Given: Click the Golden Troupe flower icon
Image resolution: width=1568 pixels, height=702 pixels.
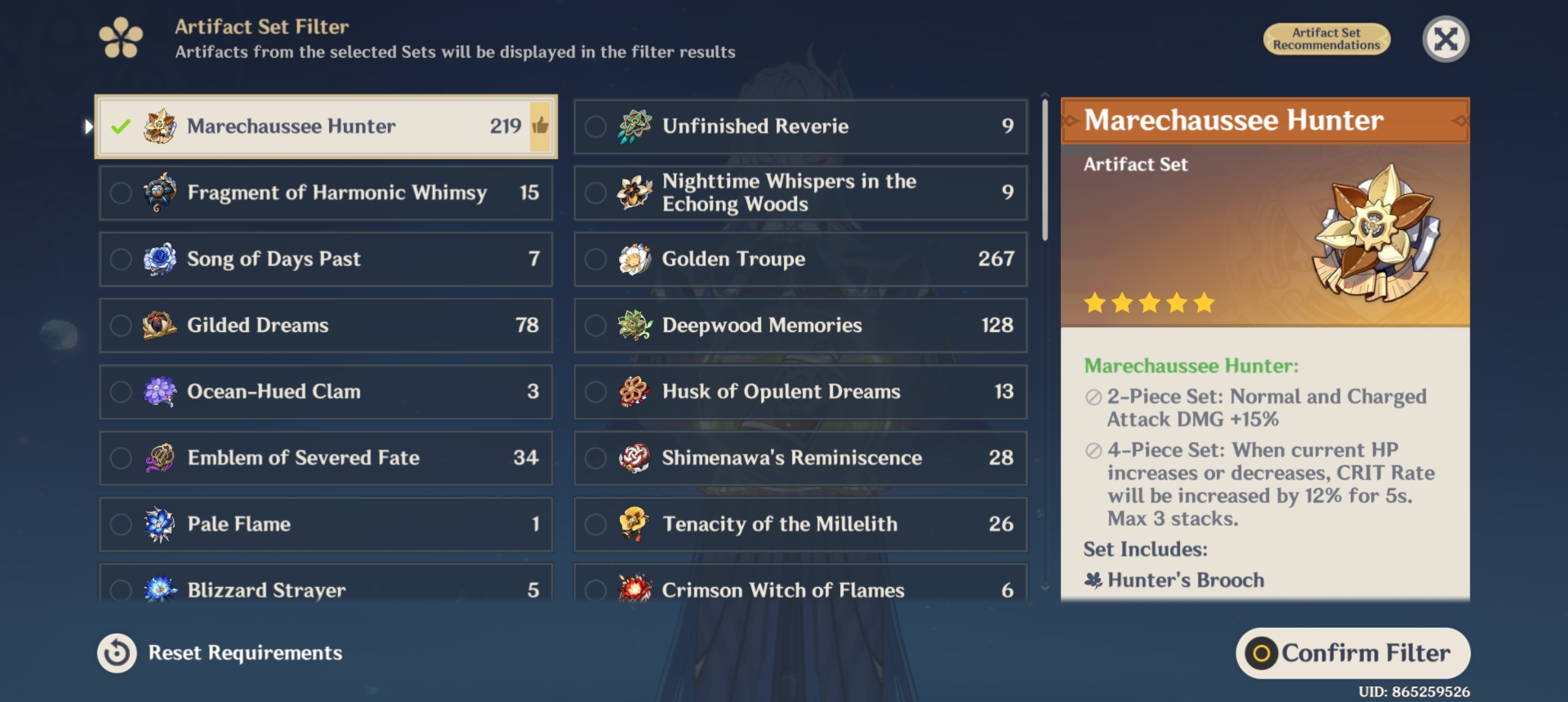Looking at the screenshot, I should pos(635,258).
